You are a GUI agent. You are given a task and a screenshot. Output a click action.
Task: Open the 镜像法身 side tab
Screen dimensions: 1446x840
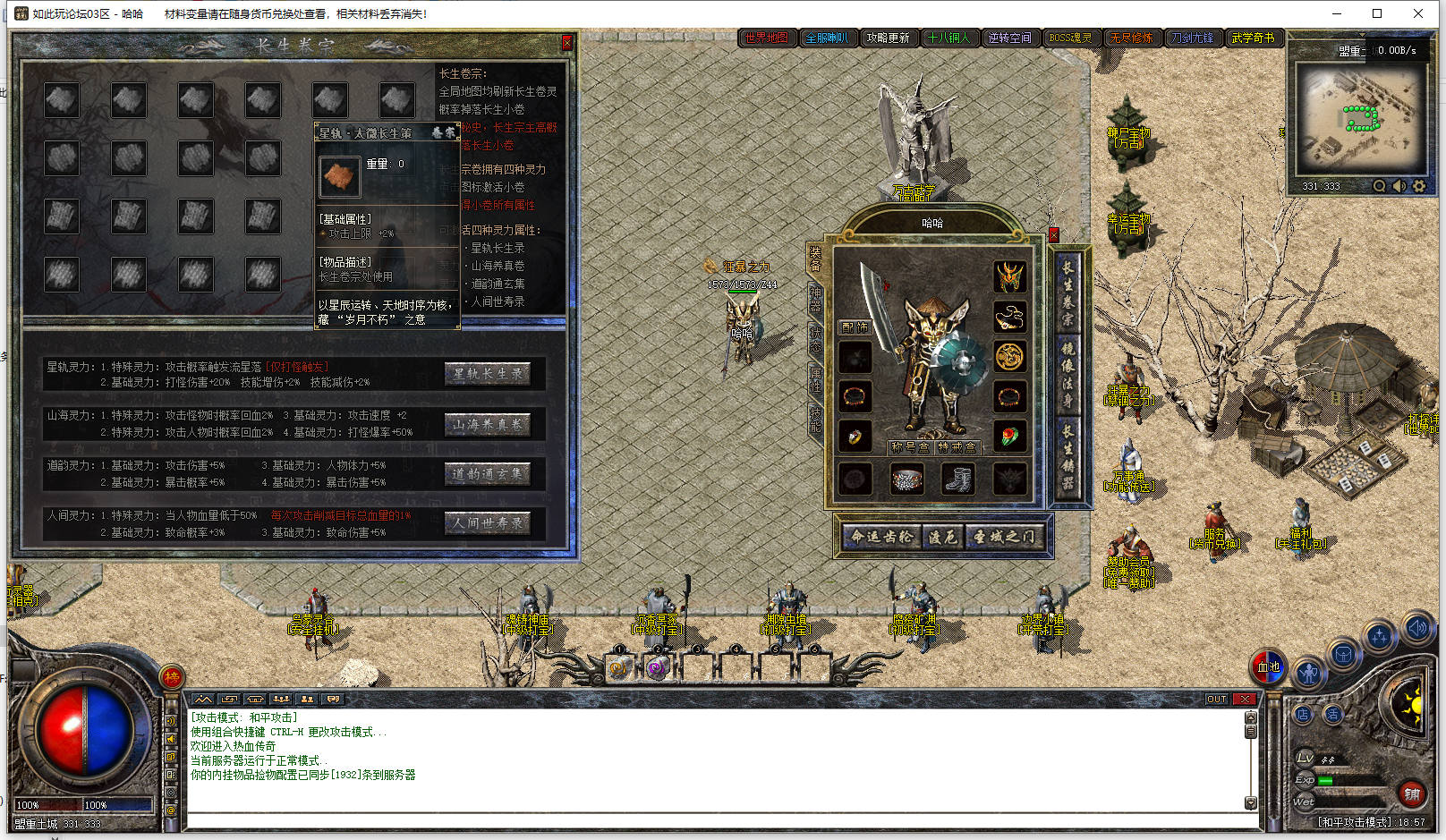coord(1067,372)
